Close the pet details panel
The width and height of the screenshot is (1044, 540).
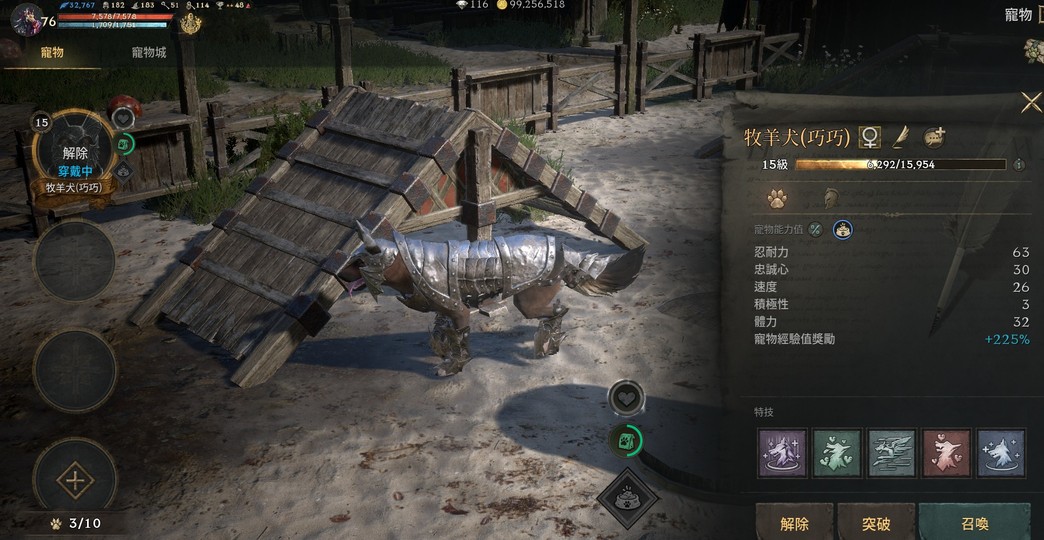point(1030,102)
